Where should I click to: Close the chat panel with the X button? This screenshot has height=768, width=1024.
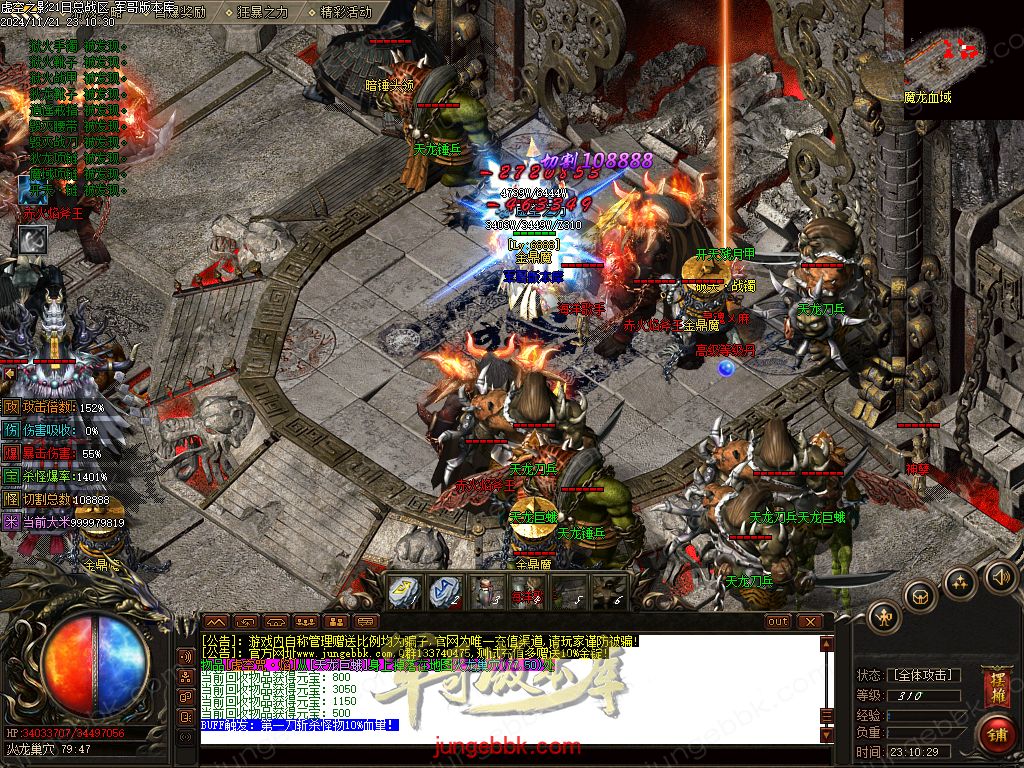808,622
